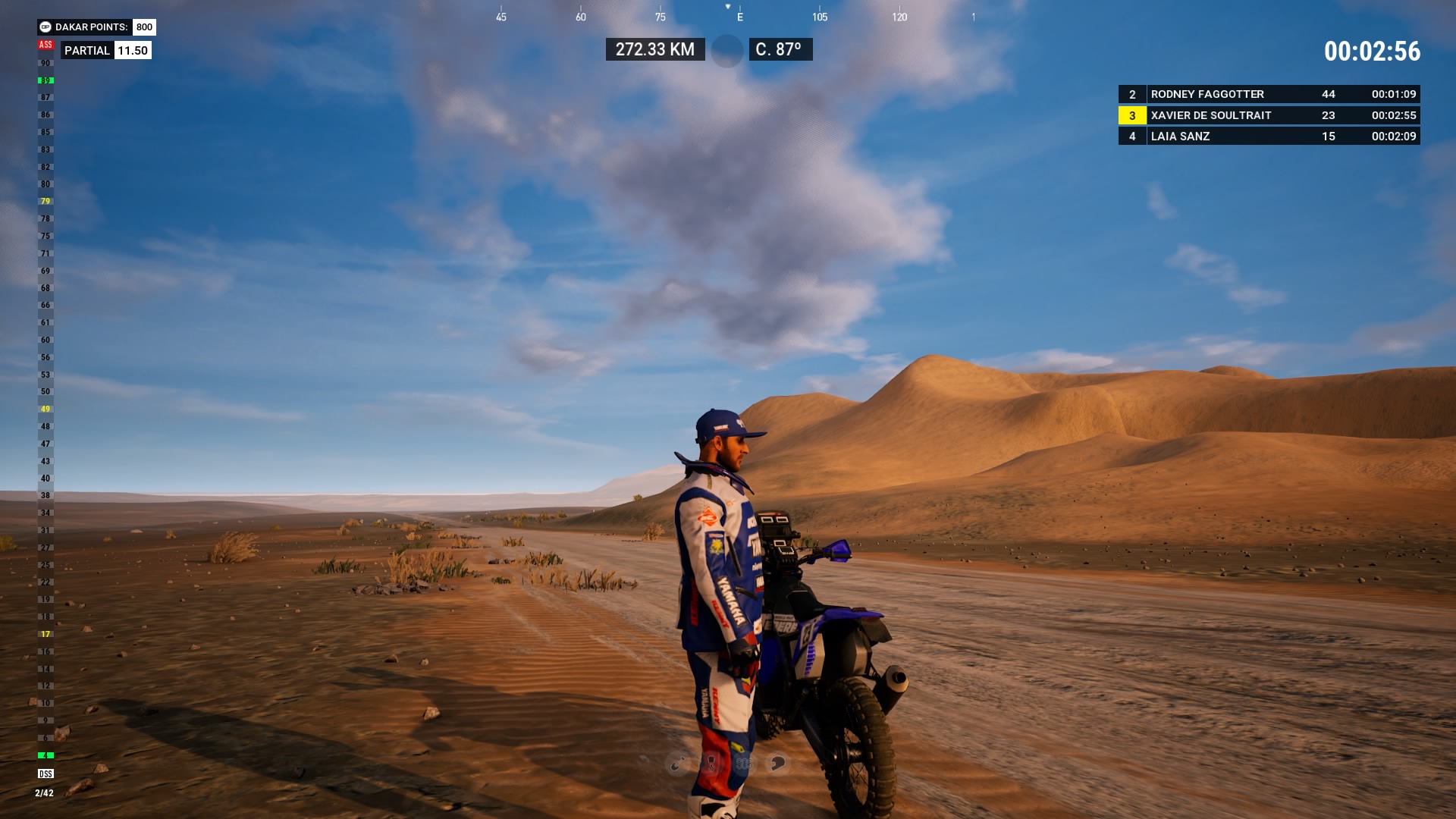Viewport: 1456px width, 819px height.
Task: Select the helmet icon near the bike
Action: click(x=780, y=763)
